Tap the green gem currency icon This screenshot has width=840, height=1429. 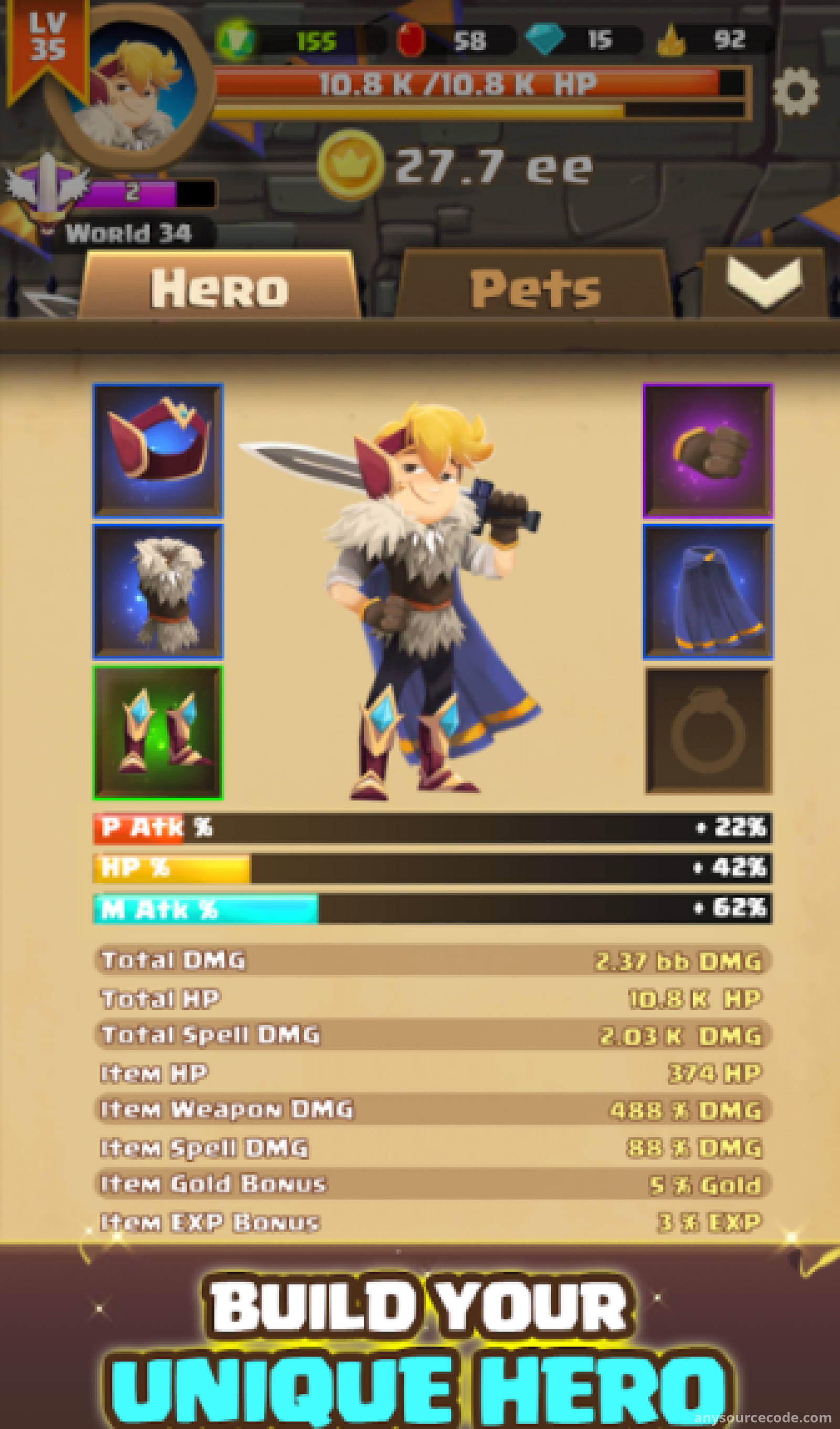coord(236,40)
